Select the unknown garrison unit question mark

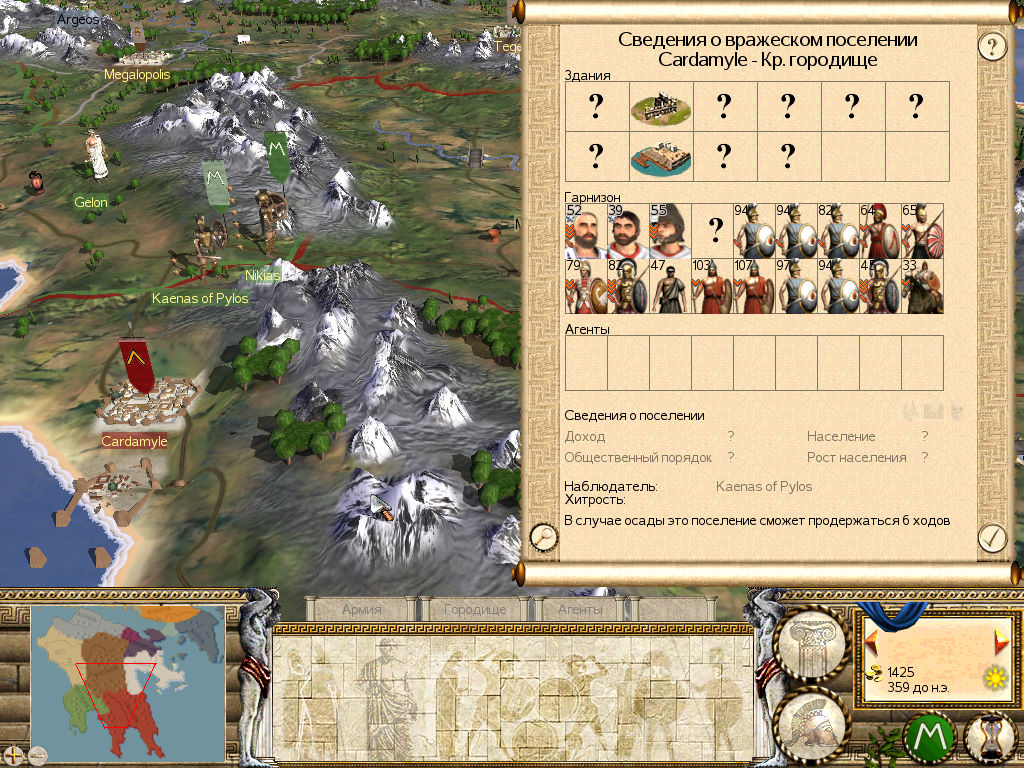coord(715,232)
